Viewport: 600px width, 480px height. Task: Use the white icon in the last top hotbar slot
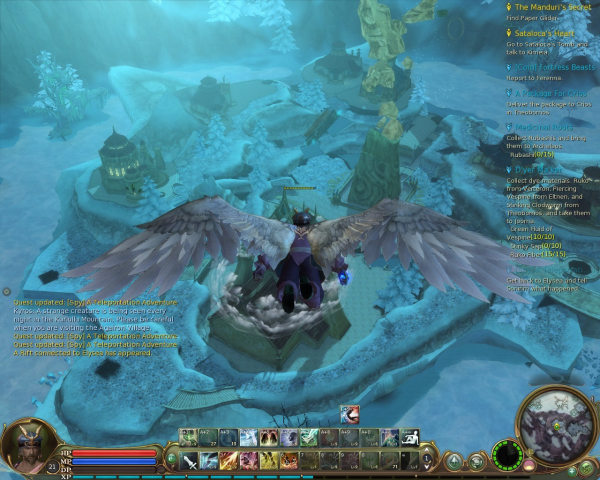click(409, 437)
